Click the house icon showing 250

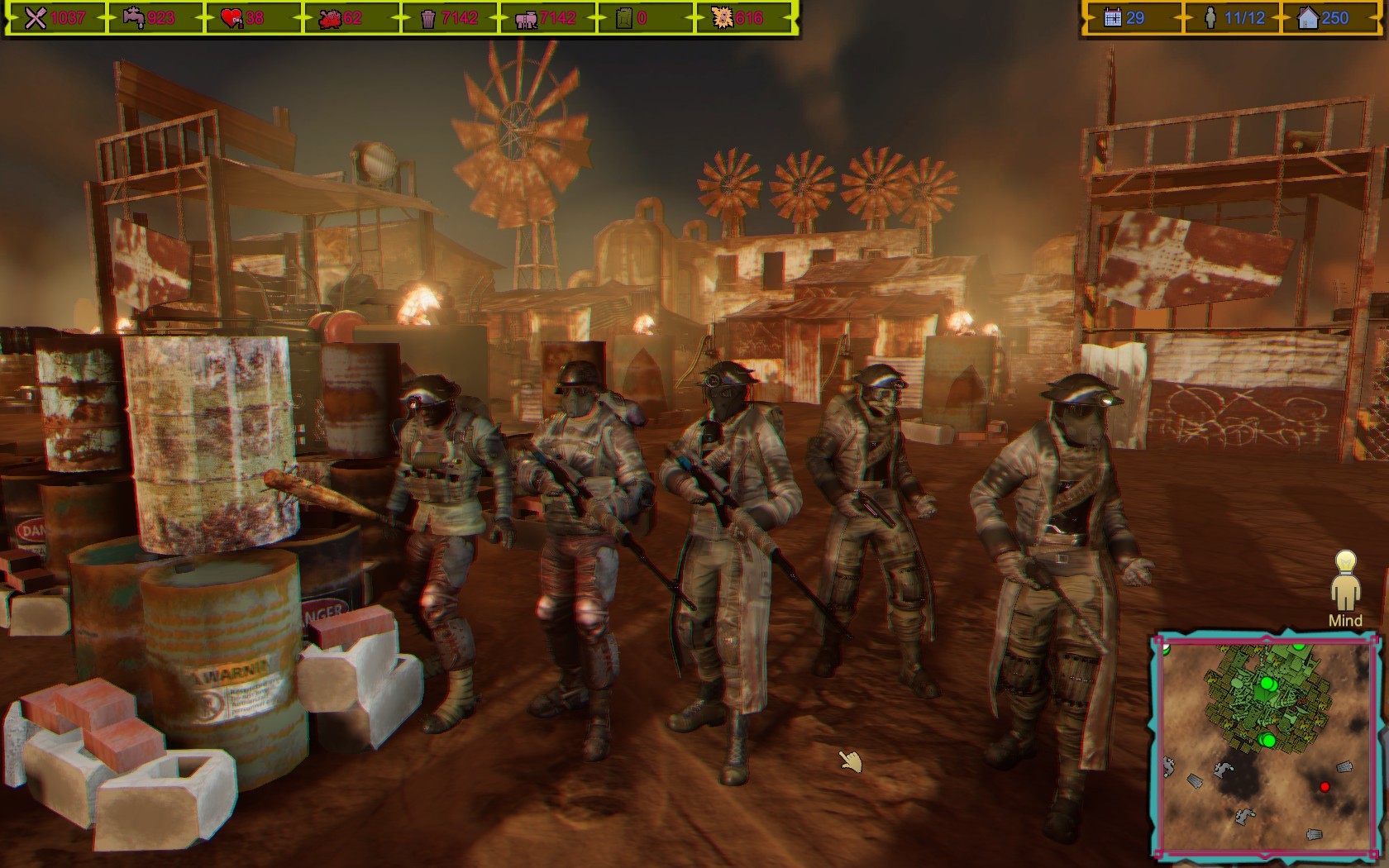(x=1309, y=17)
